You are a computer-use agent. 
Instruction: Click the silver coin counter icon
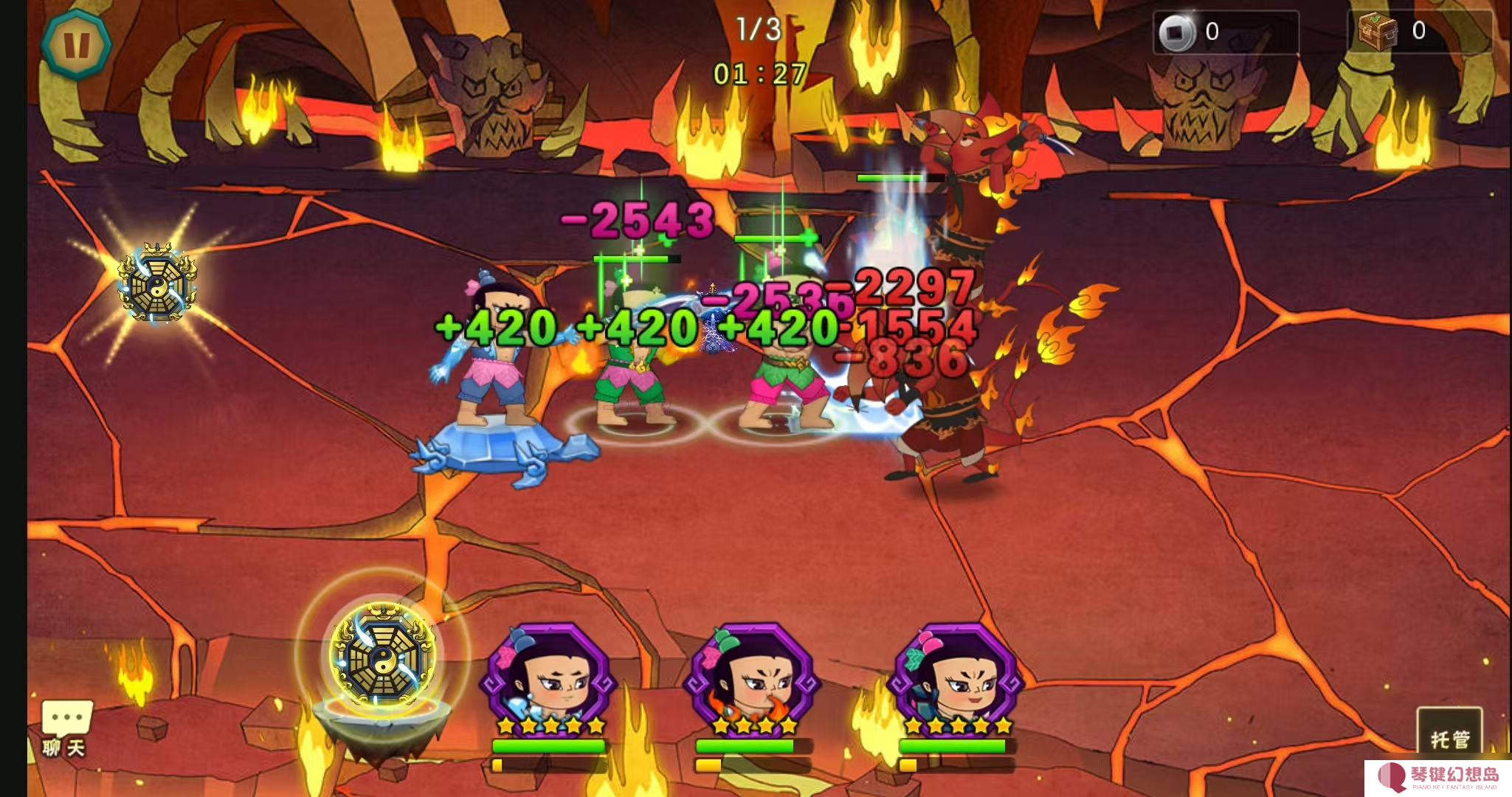1176,32
